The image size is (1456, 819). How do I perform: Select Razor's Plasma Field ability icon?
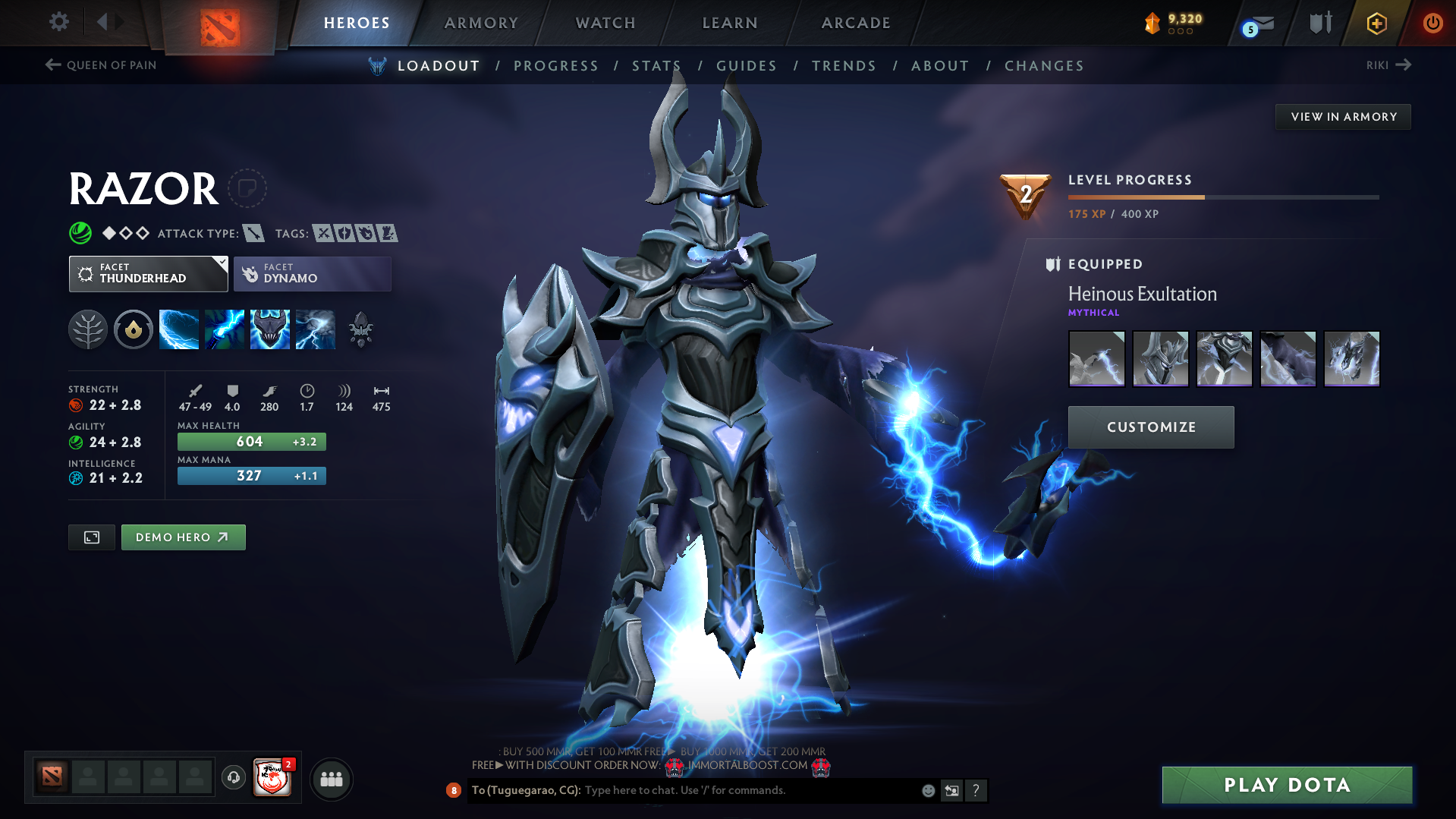pyautogui.click(x=179, y=329)
